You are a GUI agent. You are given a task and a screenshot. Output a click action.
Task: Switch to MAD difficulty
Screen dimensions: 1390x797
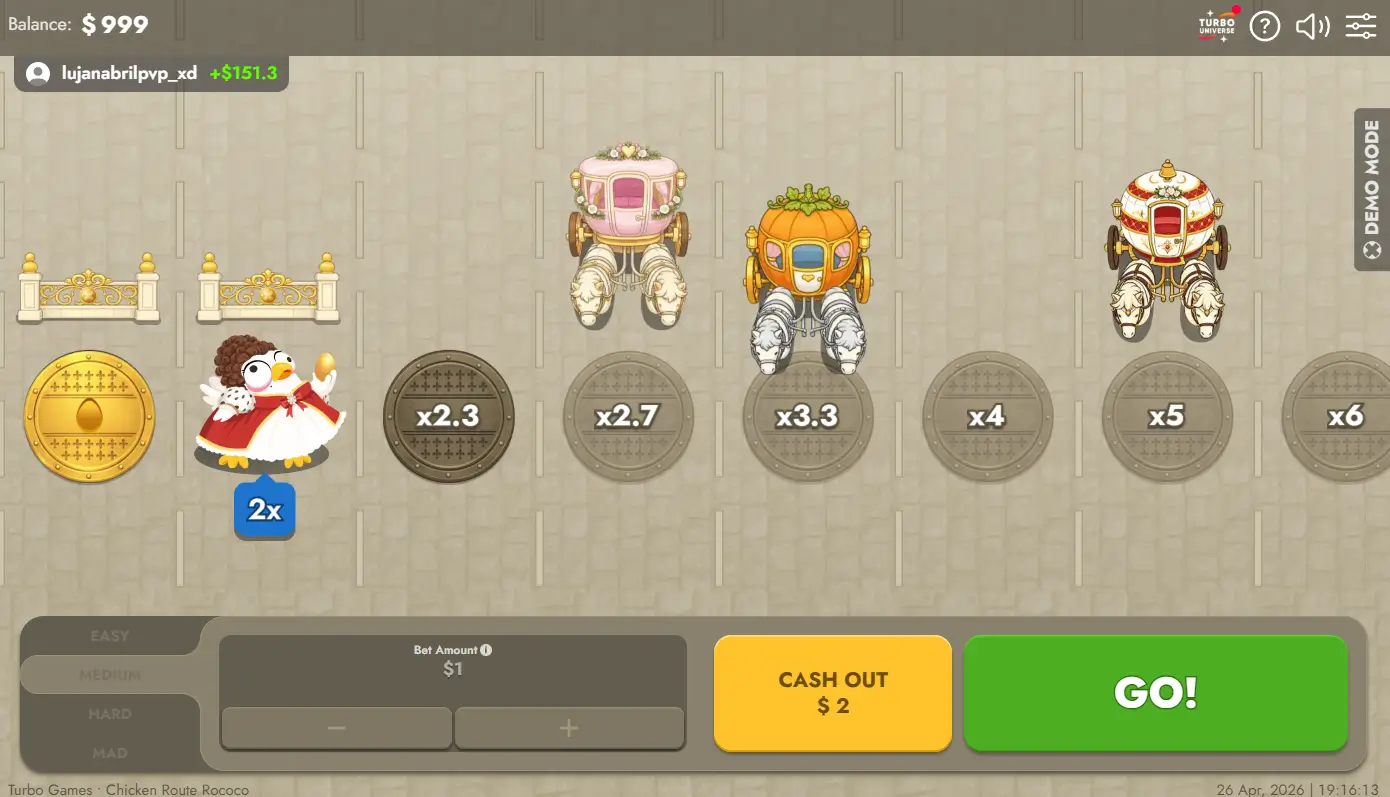110,752
